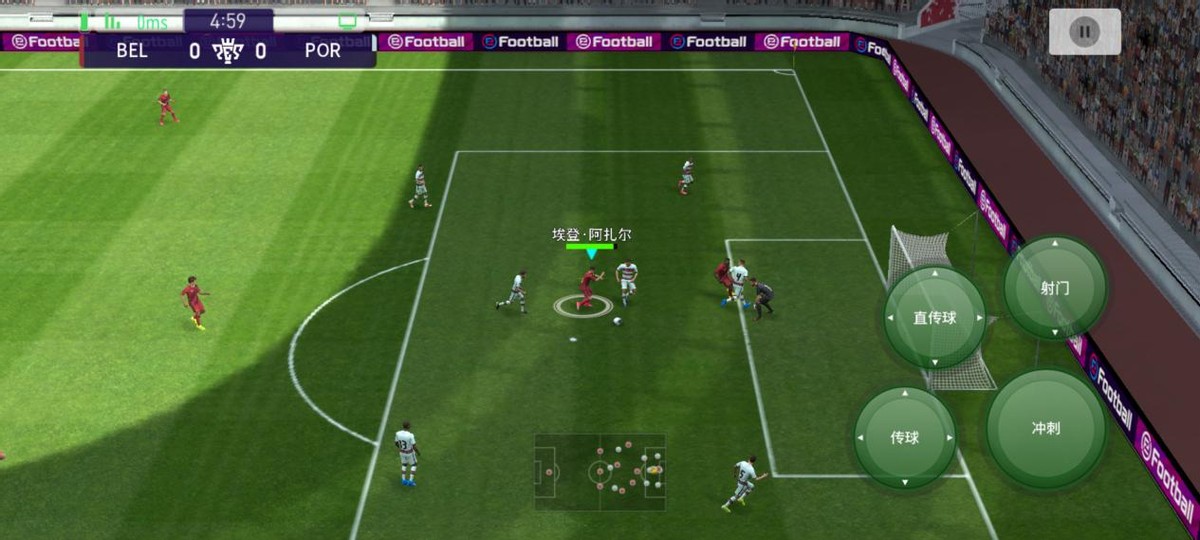Activate the 冲刺 sprint button
Viewport: 1200px width, 540px height.
[x=1046, y=428]
